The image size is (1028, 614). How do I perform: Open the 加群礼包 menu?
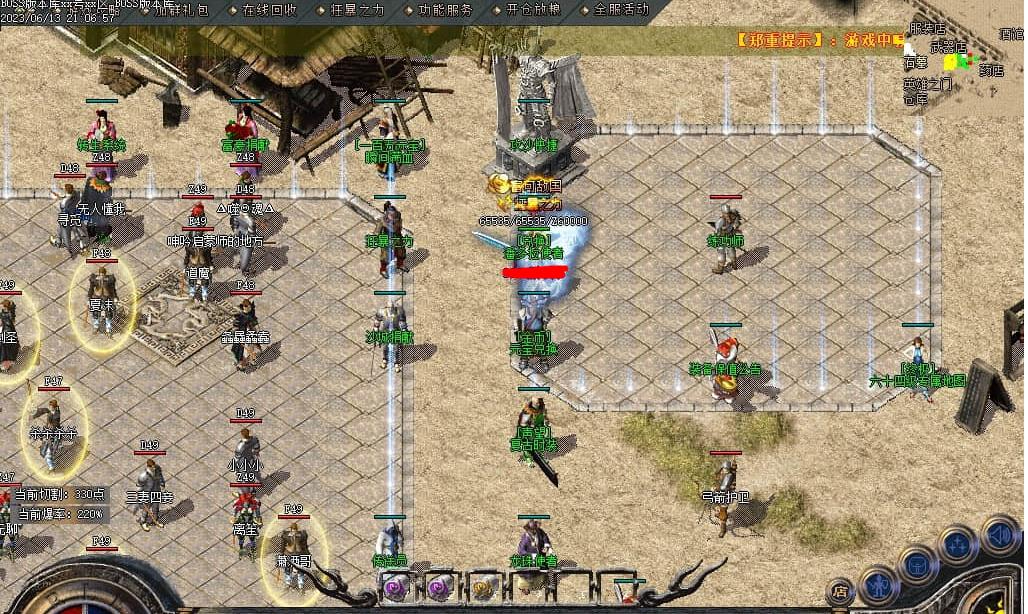point(181,9)
